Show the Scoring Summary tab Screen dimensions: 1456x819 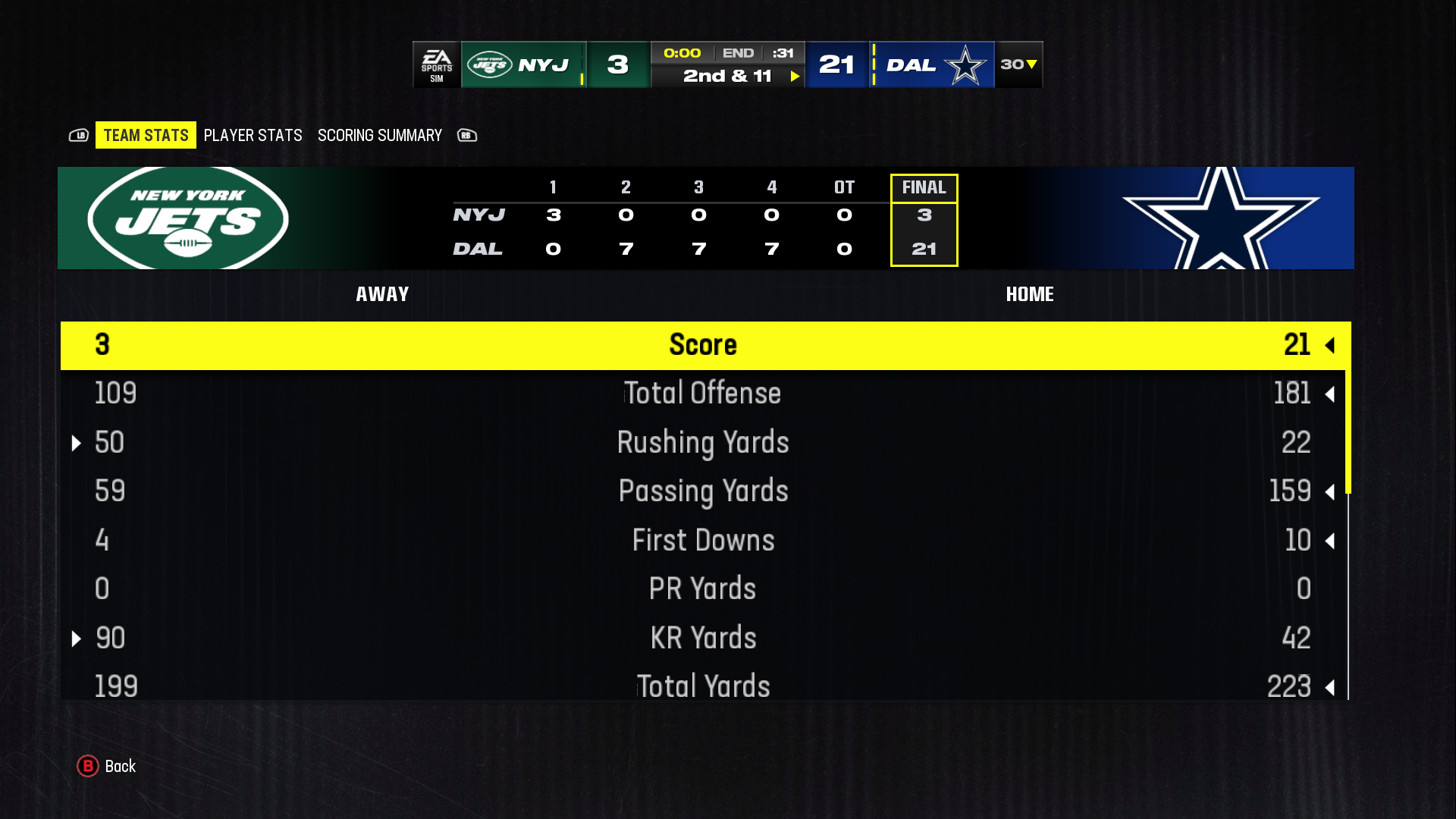coord(379,135)
